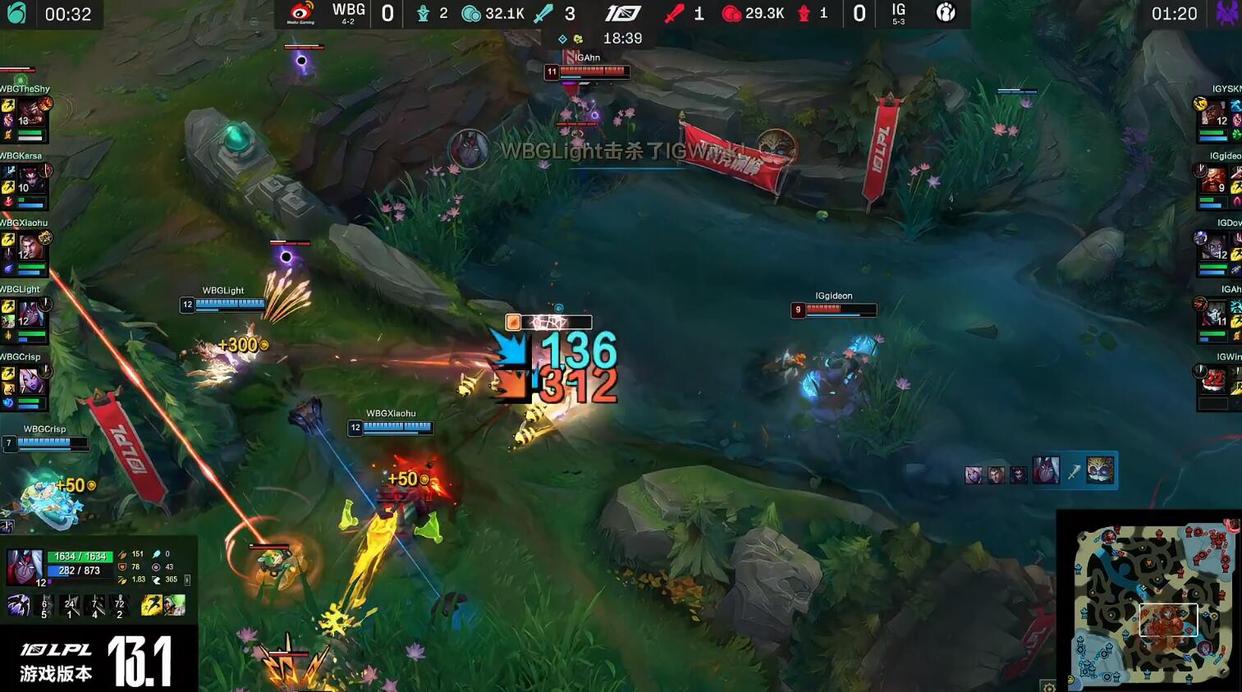Image resolution: width=1242 pixels, height=692 pixels.
Task: Click the selected champion's large portrait
Action: click(x=24, y=566)
